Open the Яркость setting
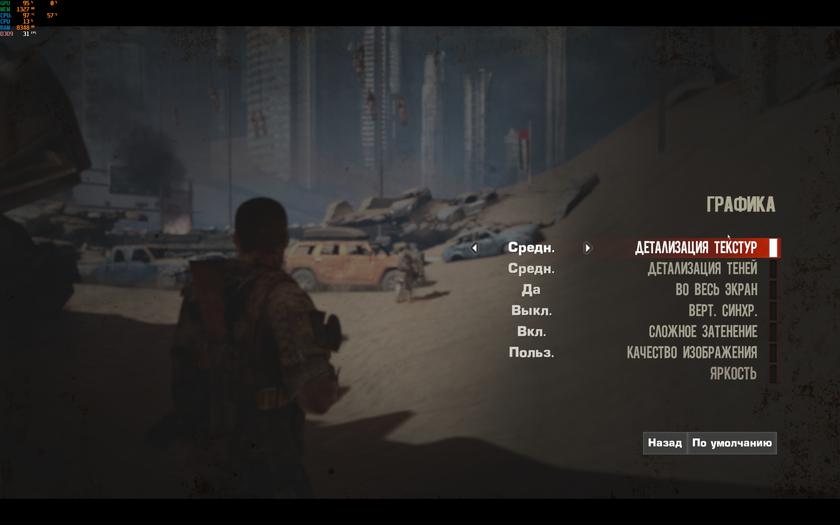The image size is (840, 525). coord(733,374)
